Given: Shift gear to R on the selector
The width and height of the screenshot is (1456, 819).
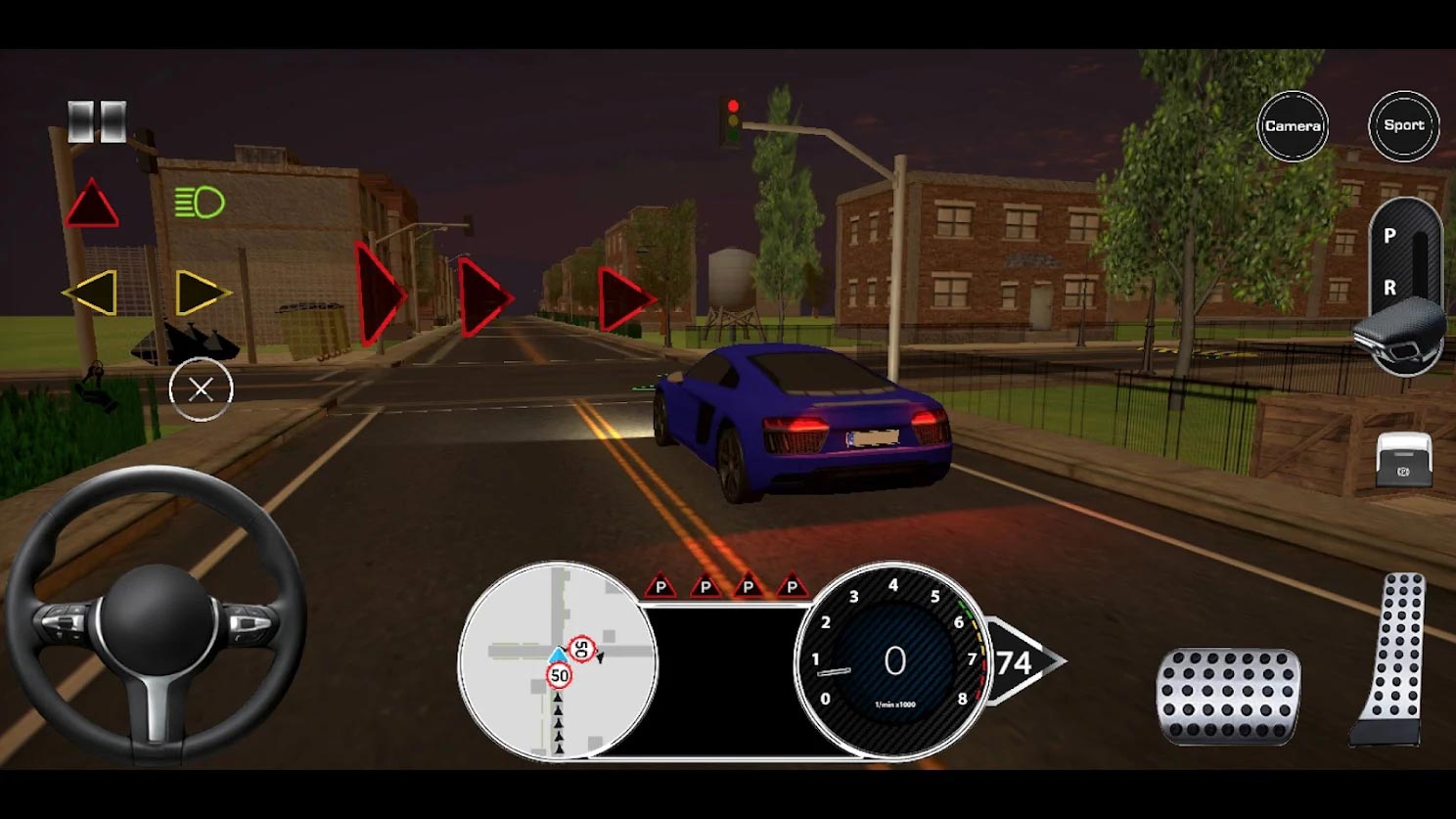Looking at the screenshot, I should click(x=1389, y=288).
